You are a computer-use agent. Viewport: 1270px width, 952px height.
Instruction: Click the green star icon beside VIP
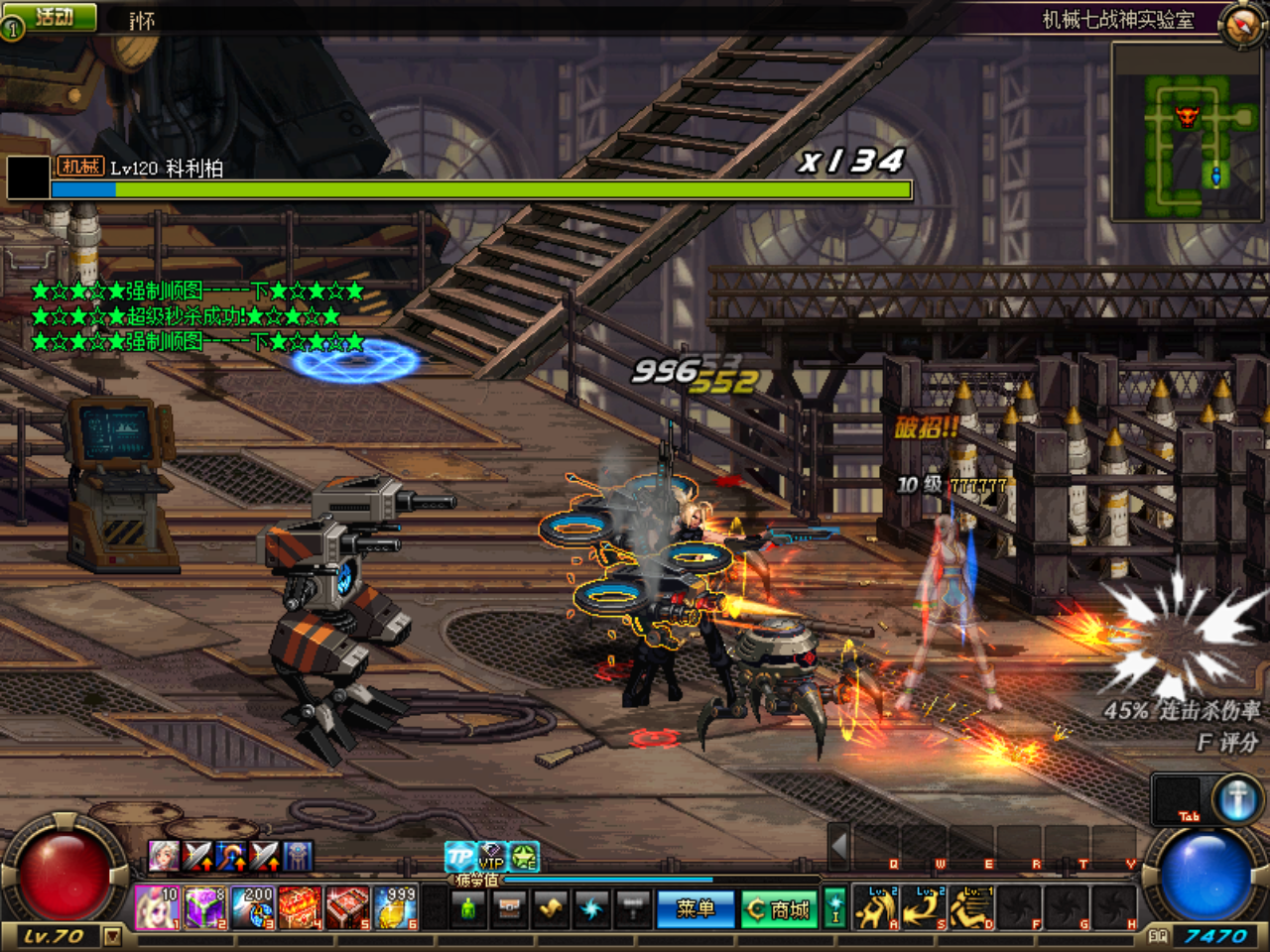tap(524, 856)
